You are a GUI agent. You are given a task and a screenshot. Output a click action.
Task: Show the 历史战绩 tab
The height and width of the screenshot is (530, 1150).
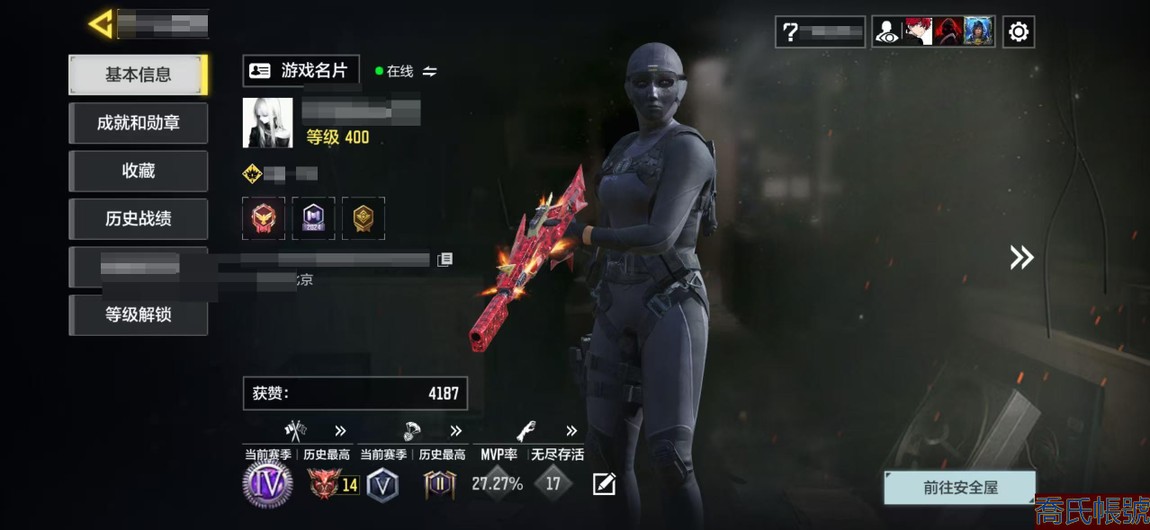[x=137, y=219]
